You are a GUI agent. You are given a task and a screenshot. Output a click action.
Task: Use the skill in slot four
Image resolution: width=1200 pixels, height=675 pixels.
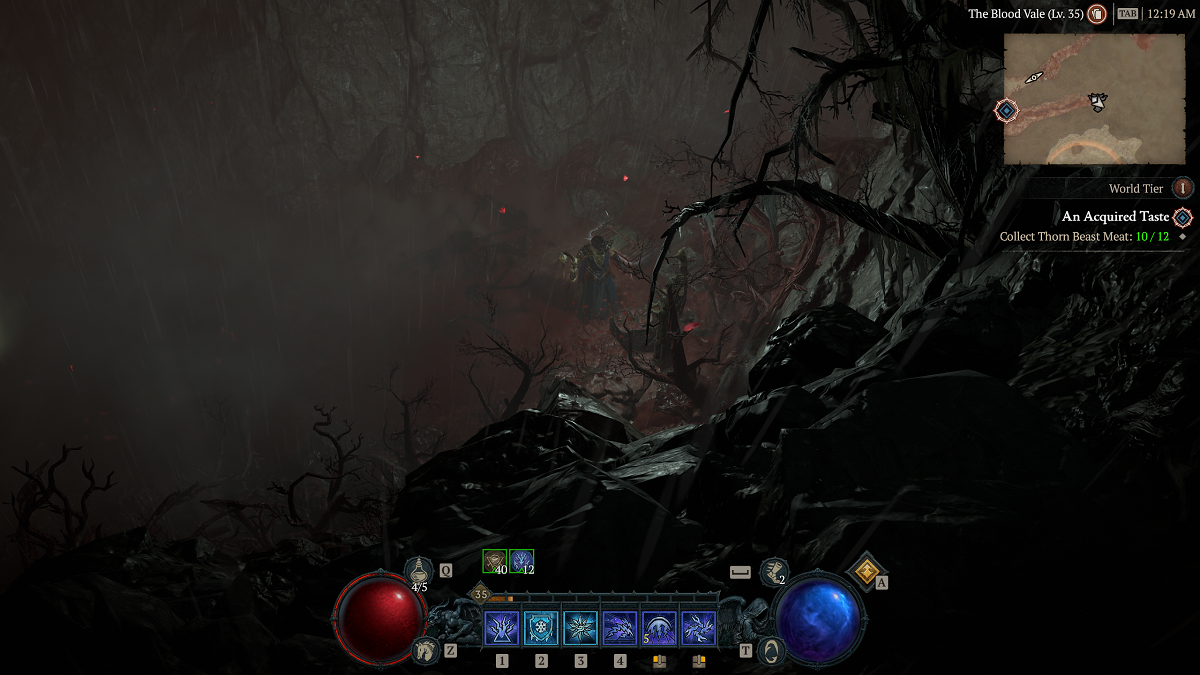[620, 629]
